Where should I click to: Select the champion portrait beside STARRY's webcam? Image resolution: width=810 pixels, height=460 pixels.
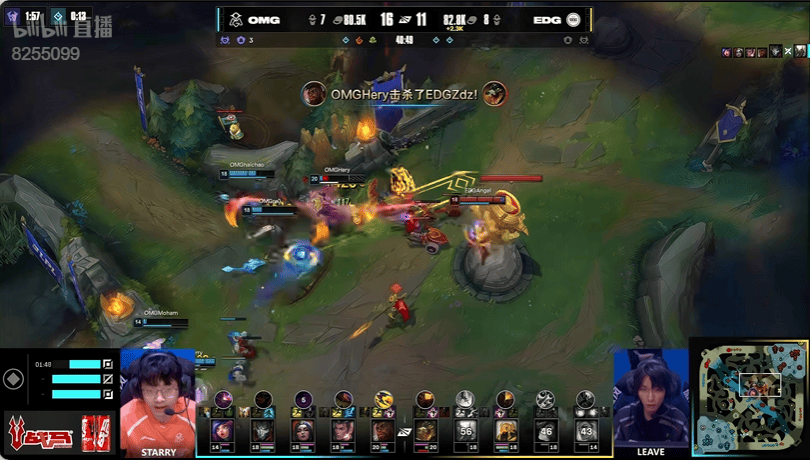point(222,431)
